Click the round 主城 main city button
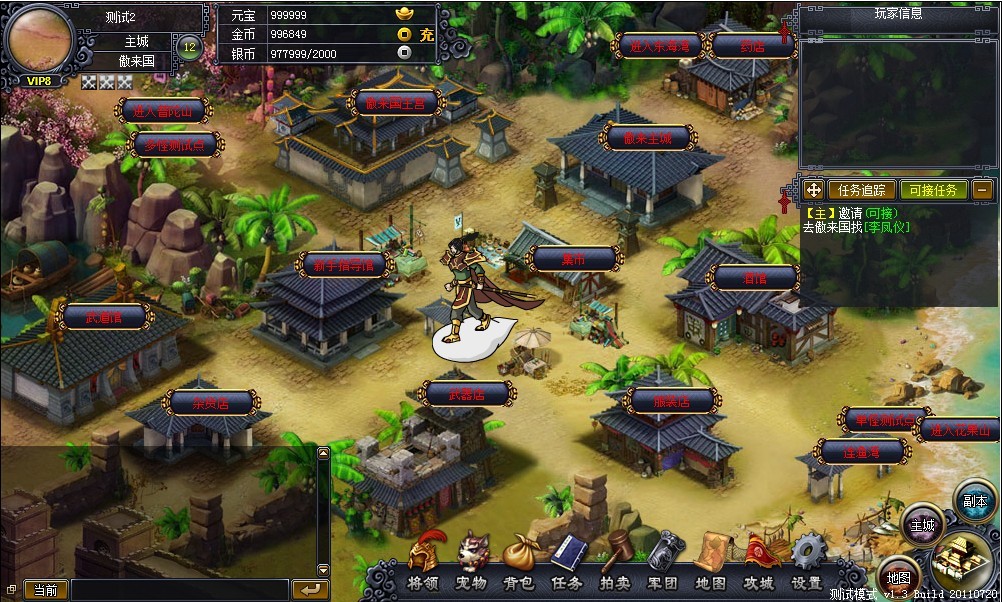This screenshot has width=1002, height=602. 922,525
